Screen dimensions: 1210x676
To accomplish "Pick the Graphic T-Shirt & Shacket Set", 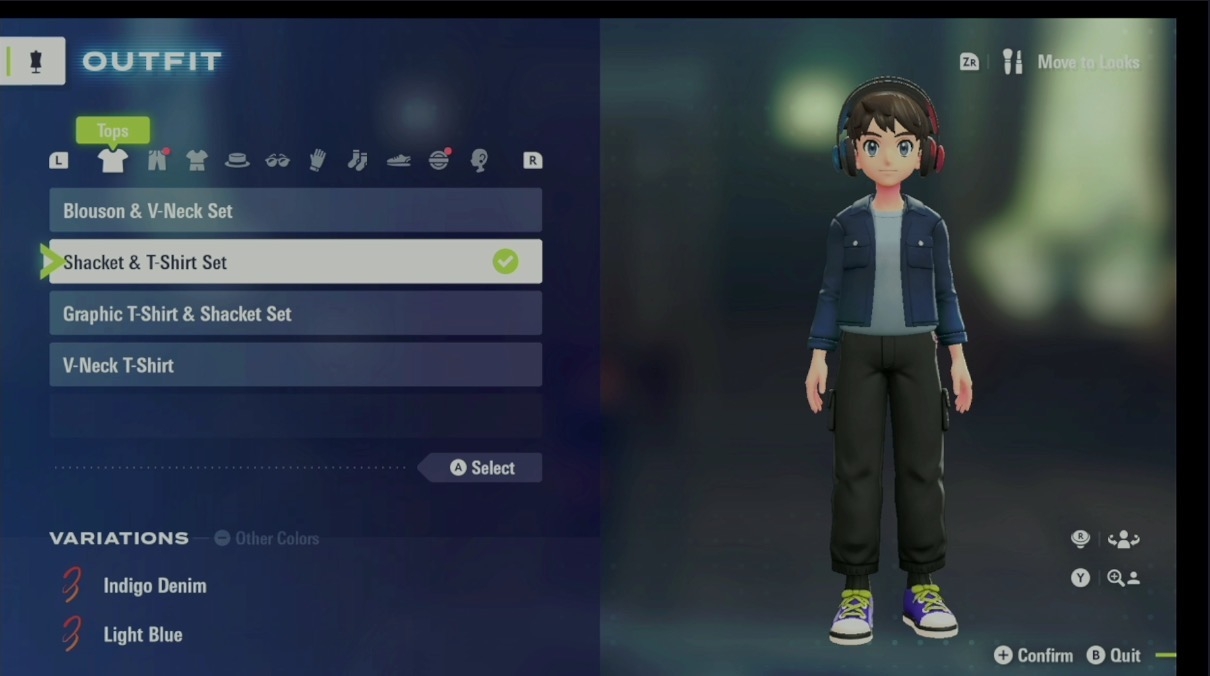I will point(295,314).
